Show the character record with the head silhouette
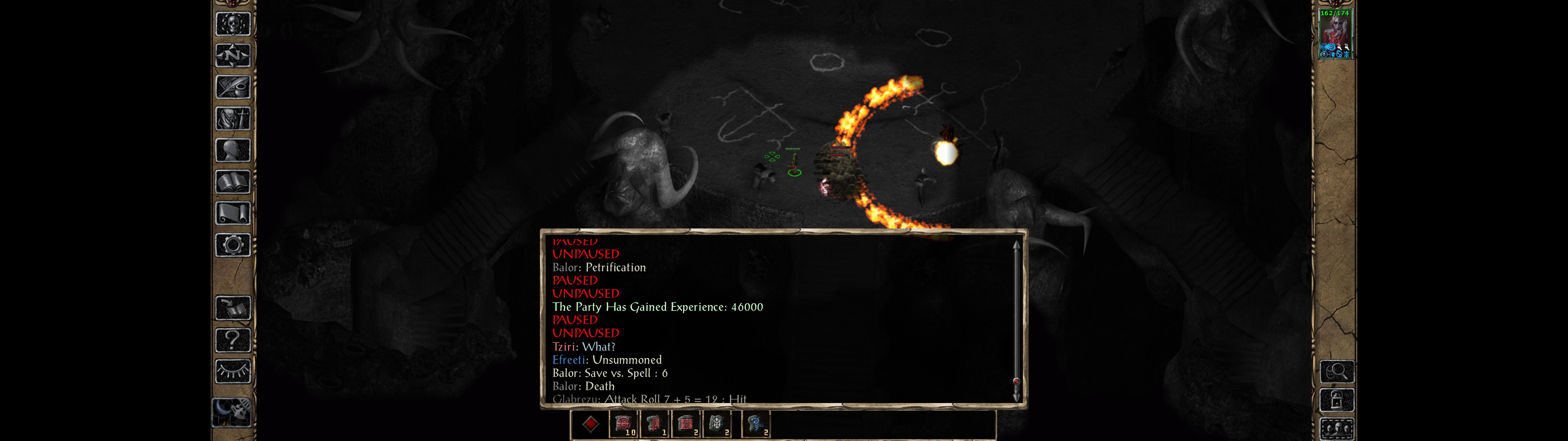Screen dimensions: 1568x441 232,150
